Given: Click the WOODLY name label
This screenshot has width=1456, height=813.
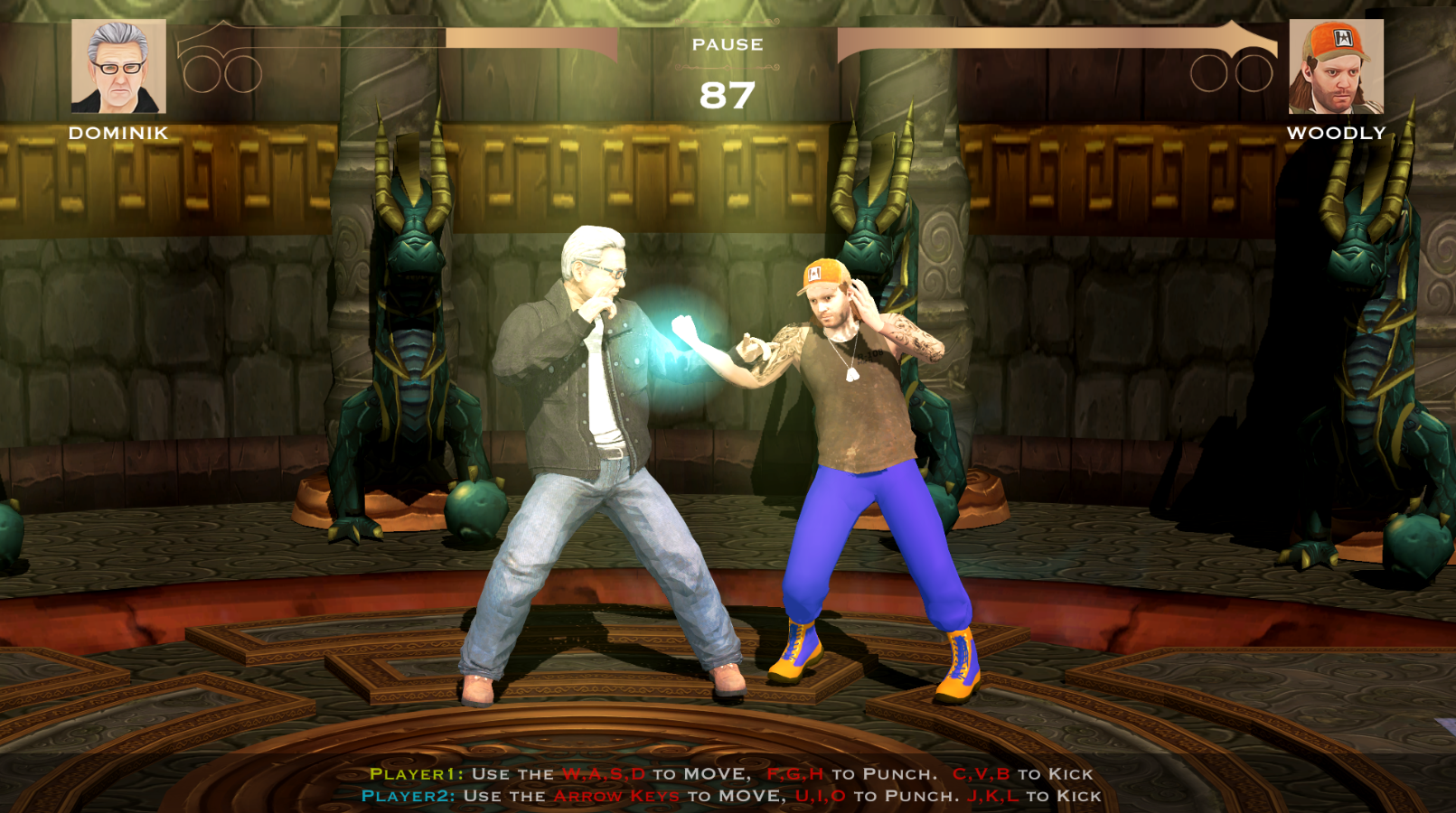Looking at the screenshot, I should point(1335,135).
